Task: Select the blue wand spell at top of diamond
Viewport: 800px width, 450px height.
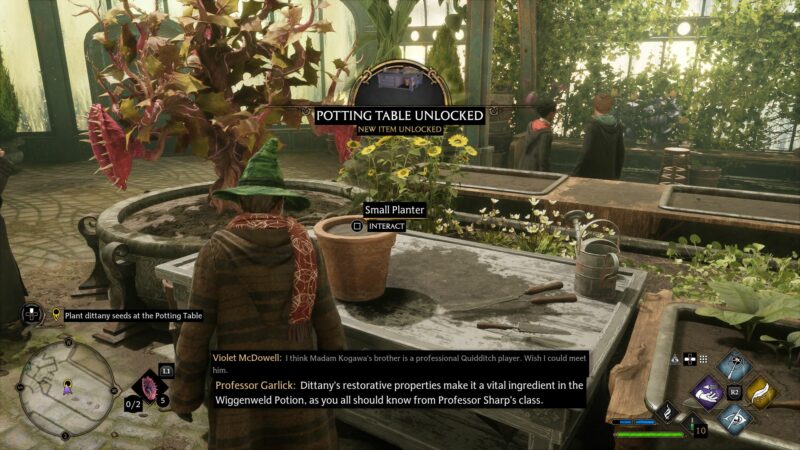Action: [x=735, y=366]
